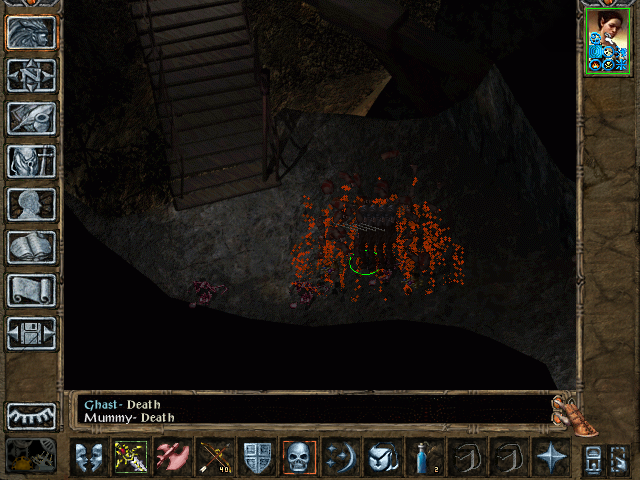Rest the party with the closed-eye button
Screen dimensions: 640x480
click(31, 415)
